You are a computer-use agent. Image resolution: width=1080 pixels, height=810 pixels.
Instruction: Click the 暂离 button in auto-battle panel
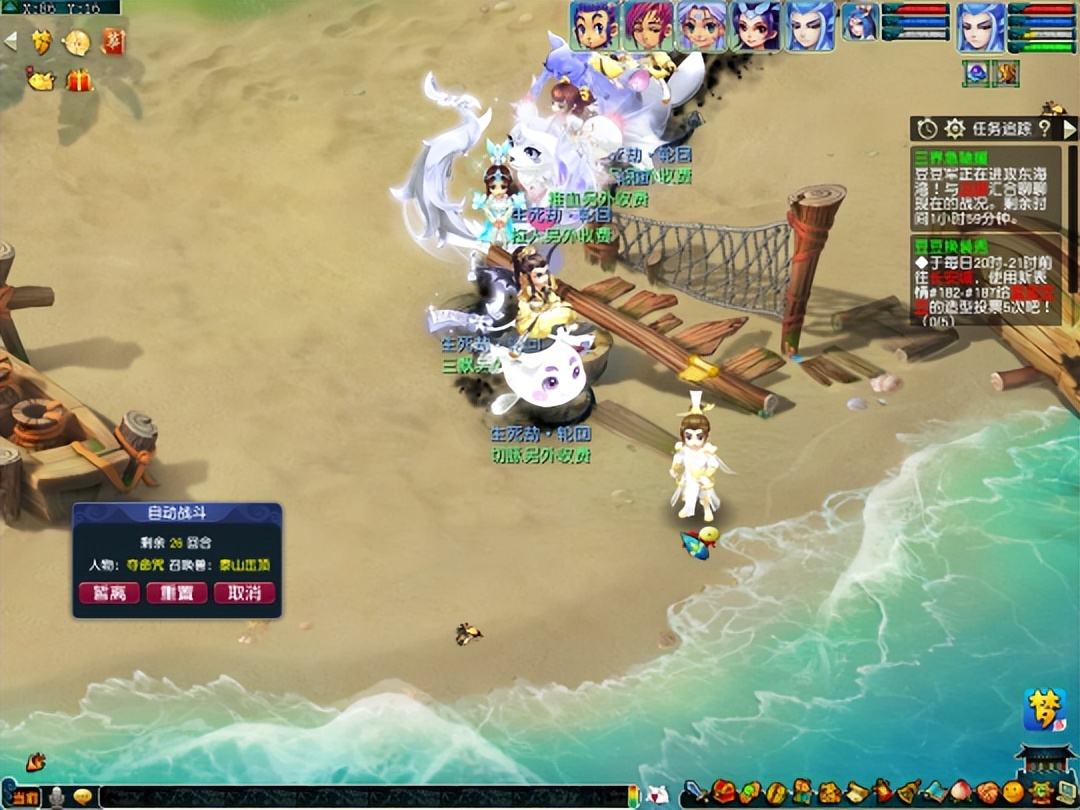(109, 593)
